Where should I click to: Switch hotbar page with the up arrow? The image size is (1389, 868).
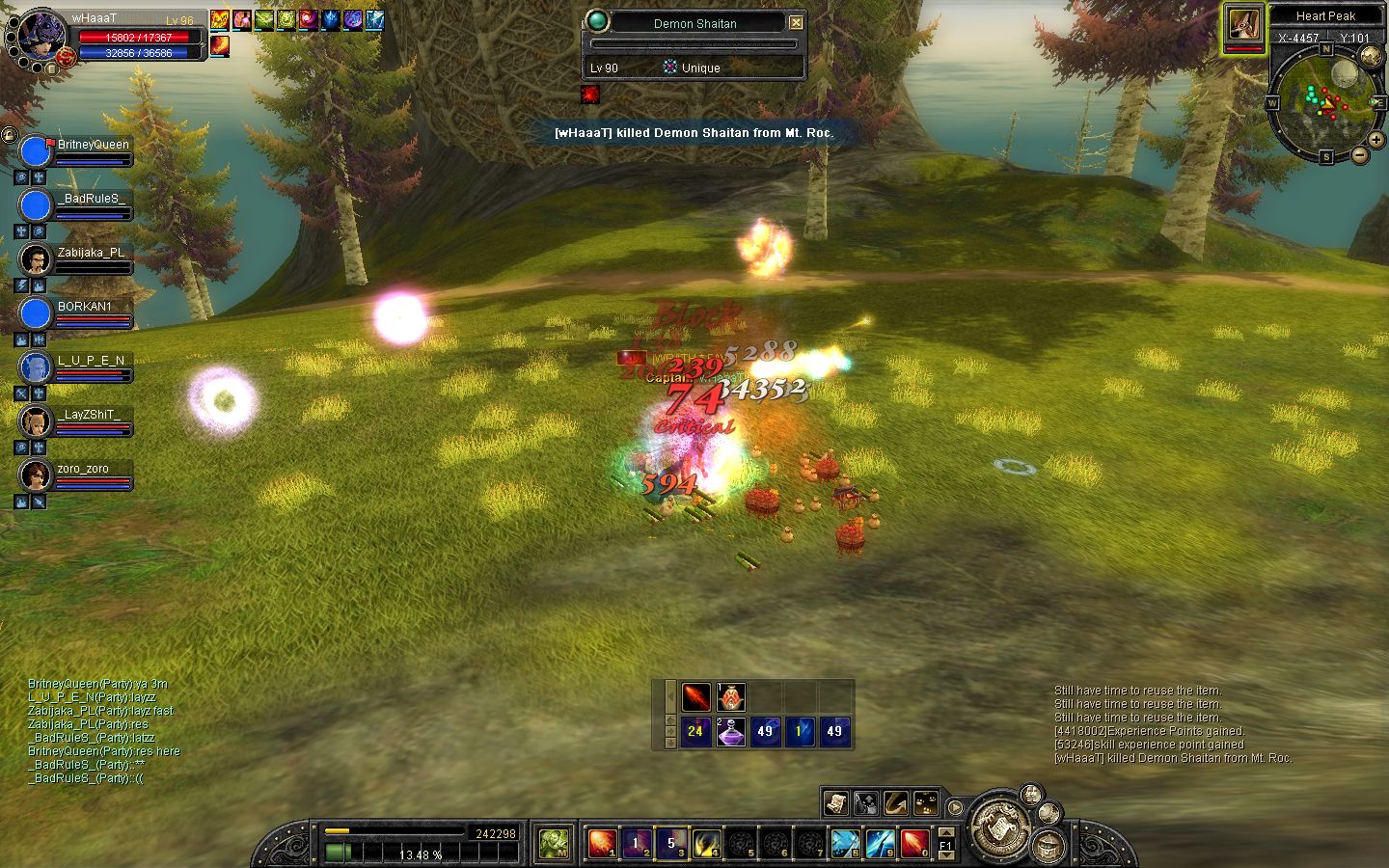pos(946,832)
